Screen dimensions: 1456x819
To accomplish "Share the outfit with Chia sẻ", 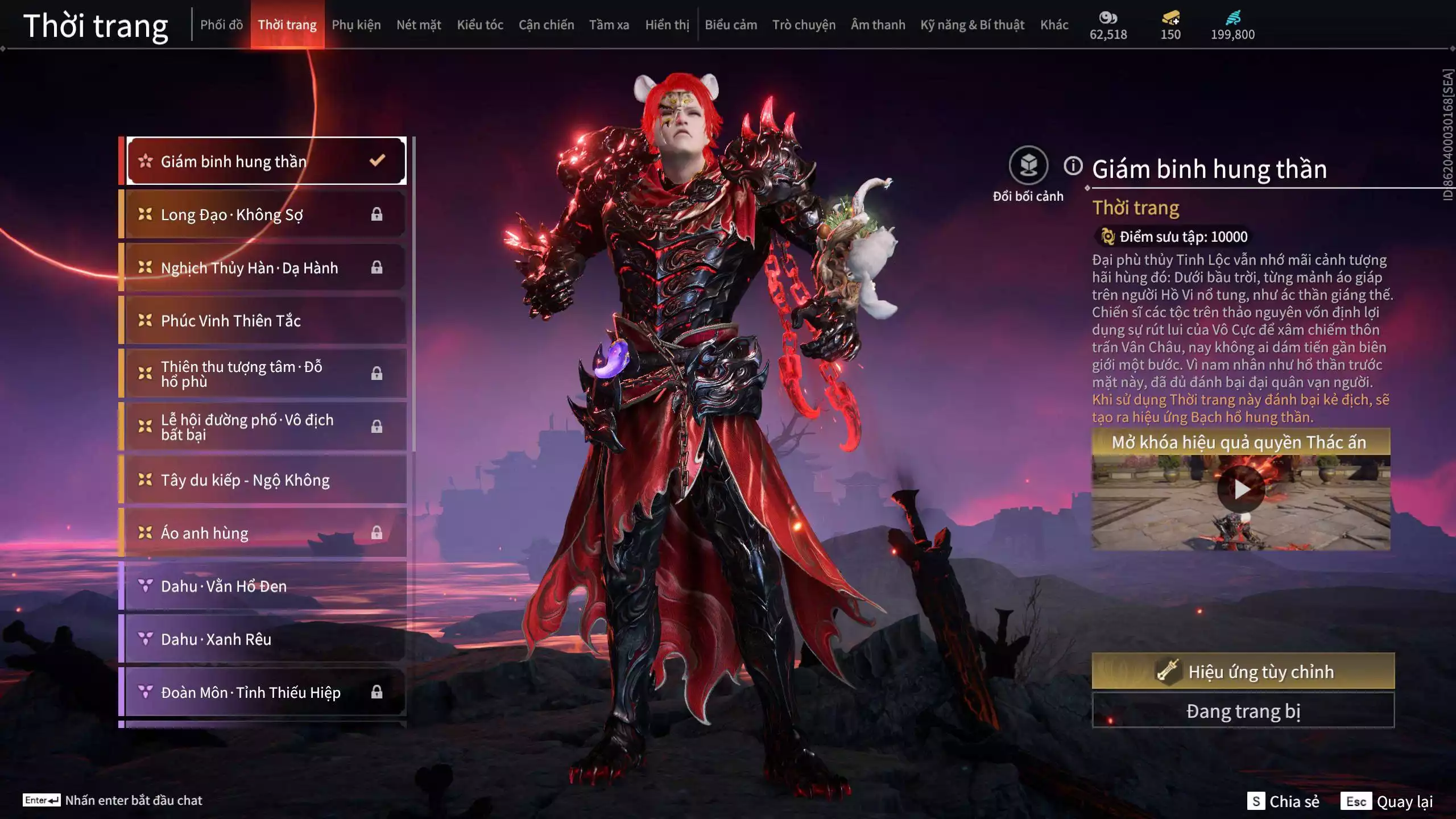I will coord(1284,801).
